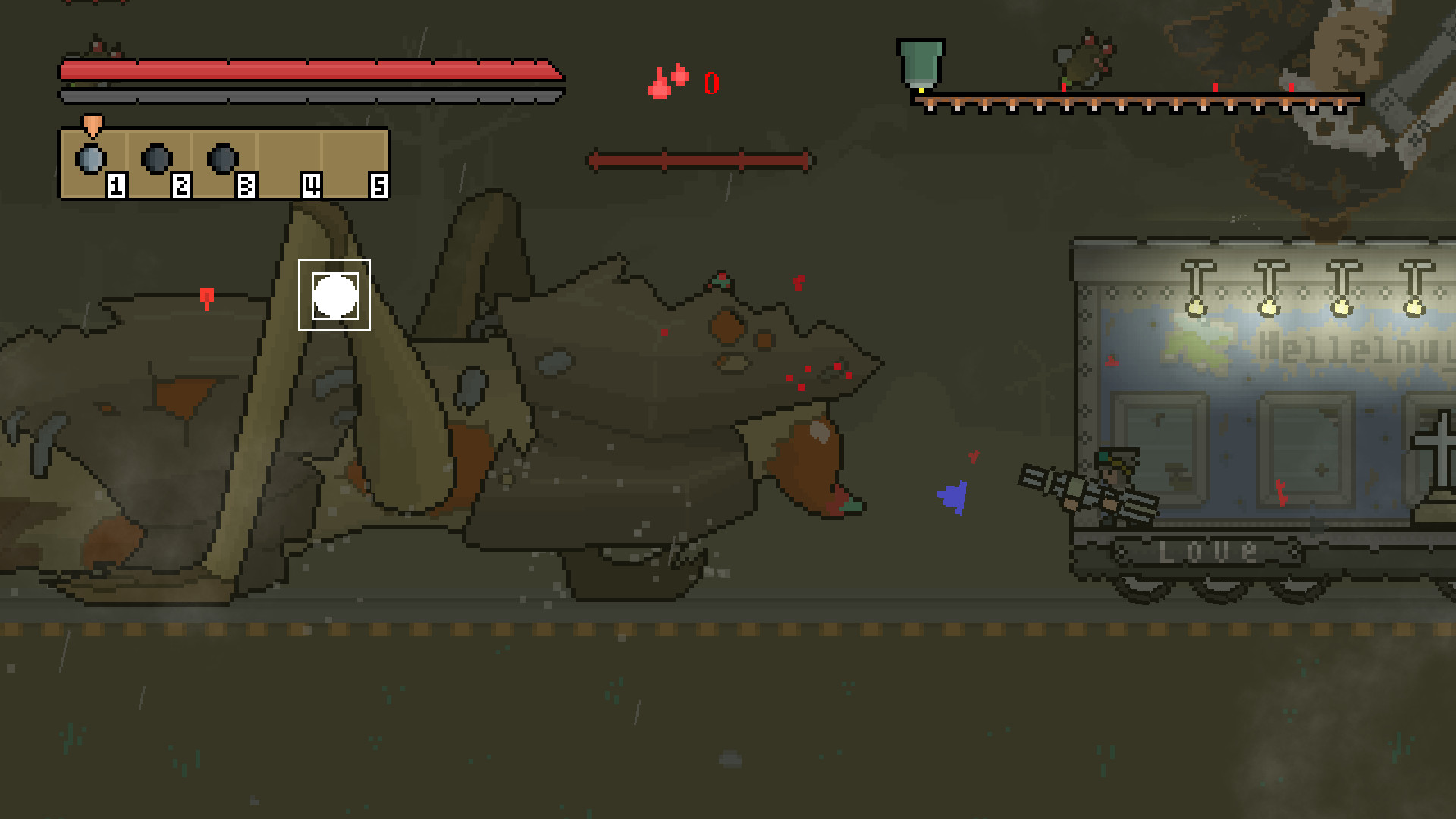This screenshot has width=1456, height=819.
Task: Click the blue bird near the player
Action: pyautogui.click(x=954, y=495)
